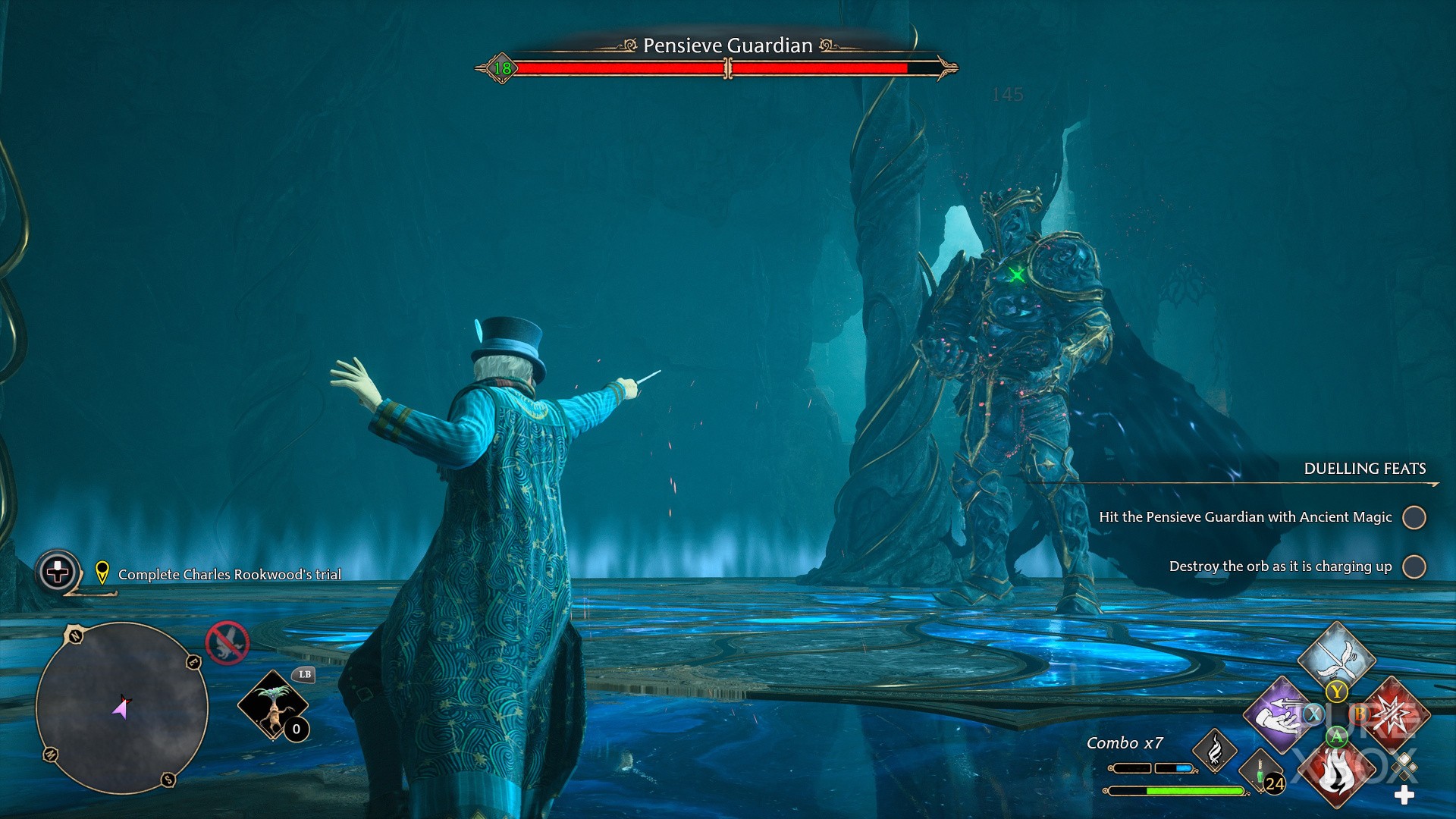1456x819 pixels.
Task: Click the no-flying crossed-out hippogriff icon
Action: 227,643
